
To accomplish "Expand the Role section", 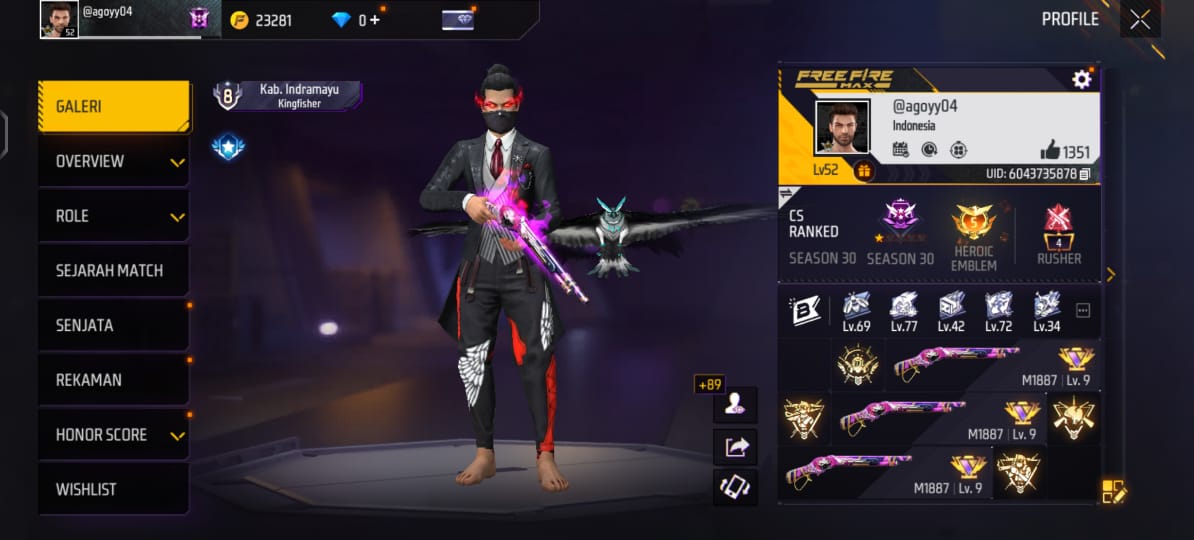I will click(114, 216).
